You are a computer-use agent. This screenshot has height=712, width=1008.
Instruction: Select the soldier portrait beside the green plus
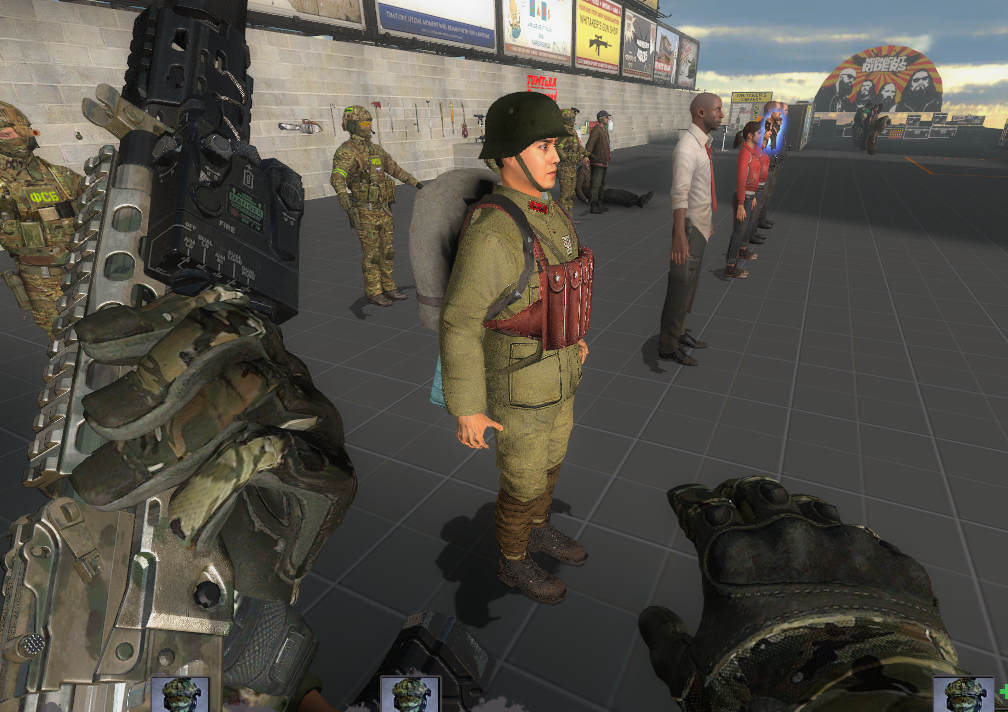(964, 694)
